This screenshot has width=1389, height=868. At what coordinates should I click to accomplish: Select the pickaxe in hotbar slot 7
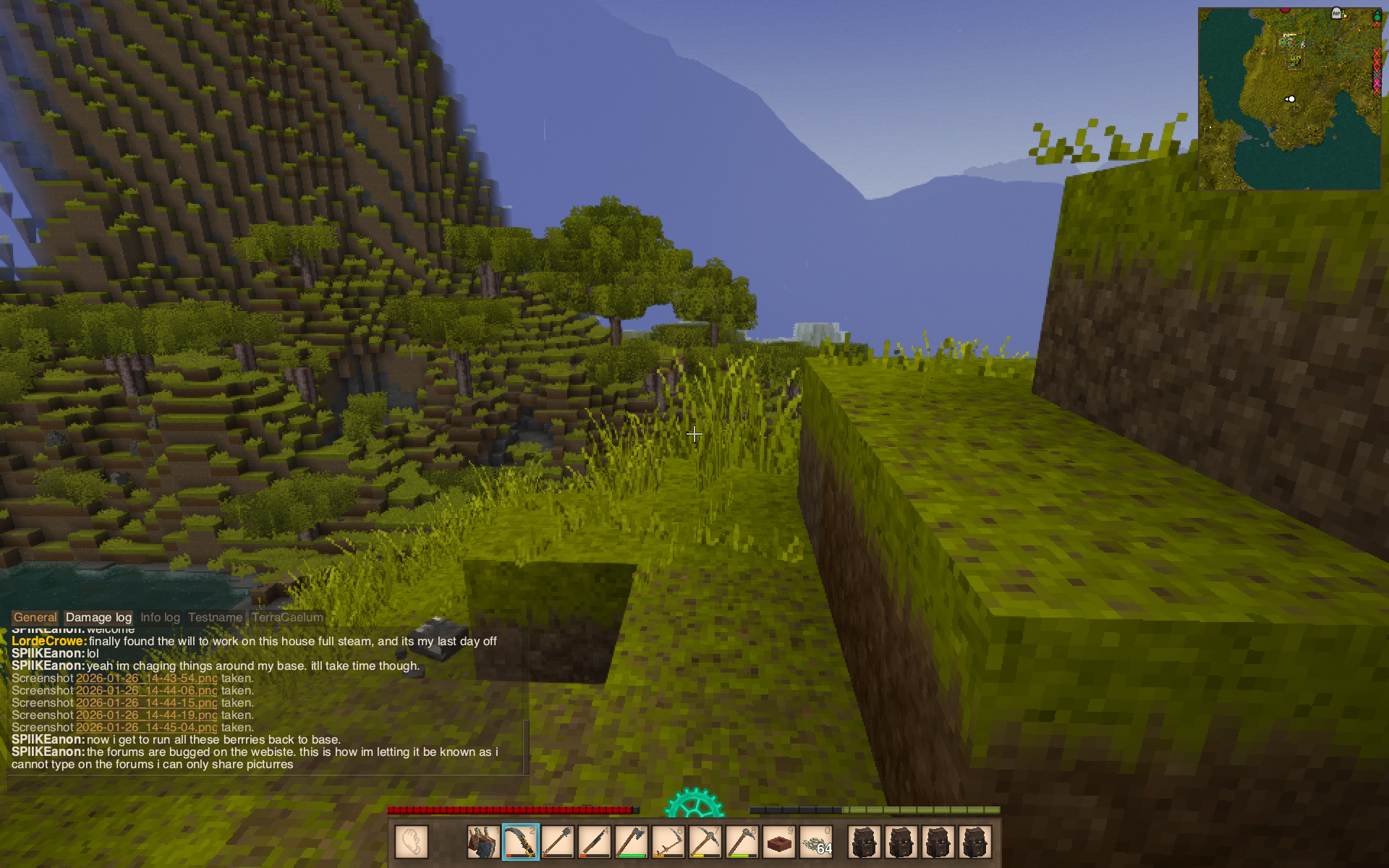pos(705,842)
